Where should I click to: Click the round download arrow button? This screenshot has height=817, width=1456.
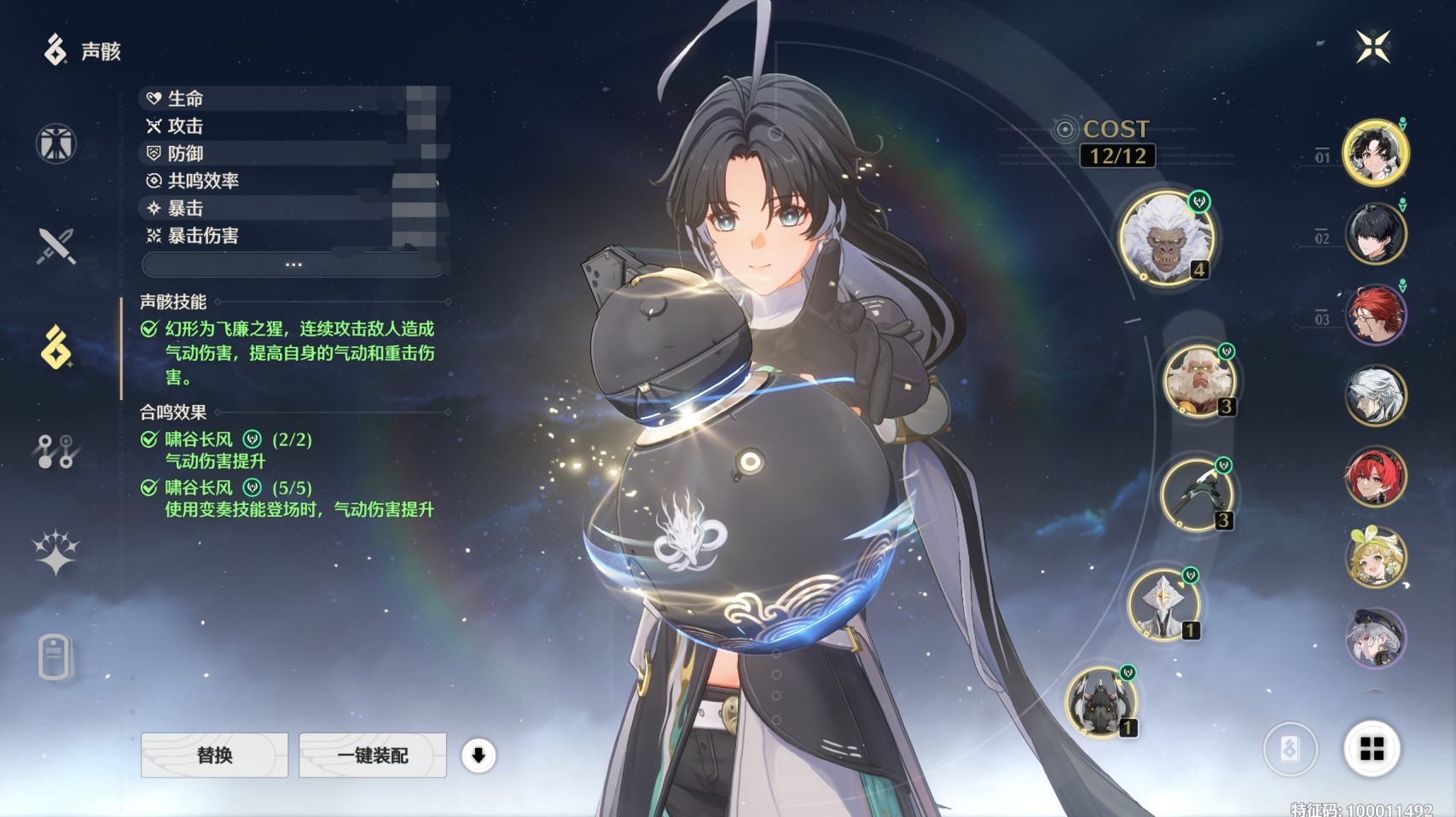[479, 755]
